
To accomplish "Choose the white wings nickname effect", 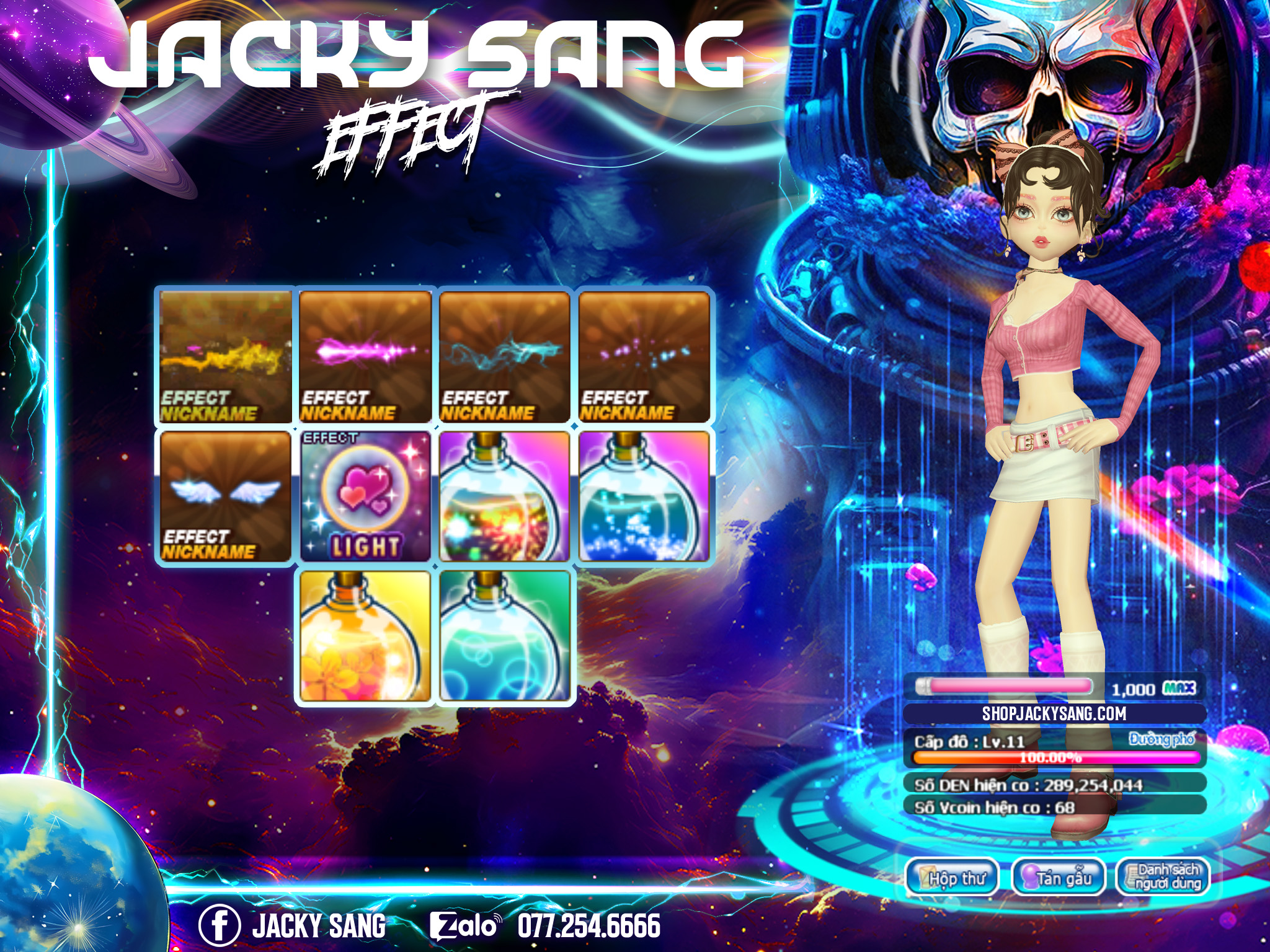I will (x=225, y=496).
